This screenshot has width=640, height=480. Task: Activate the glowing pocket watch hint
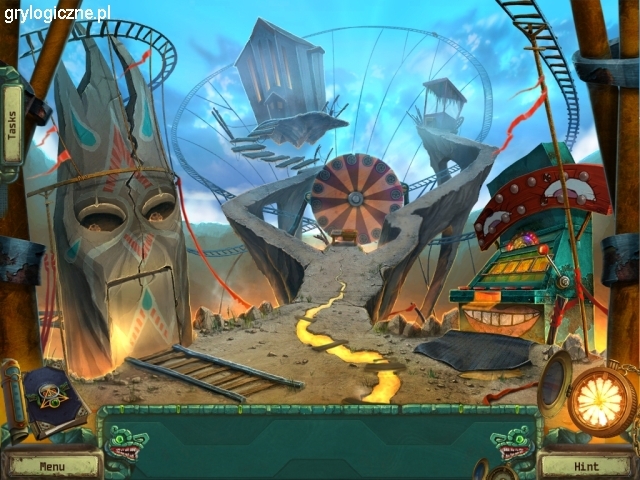tap(602, 399)
